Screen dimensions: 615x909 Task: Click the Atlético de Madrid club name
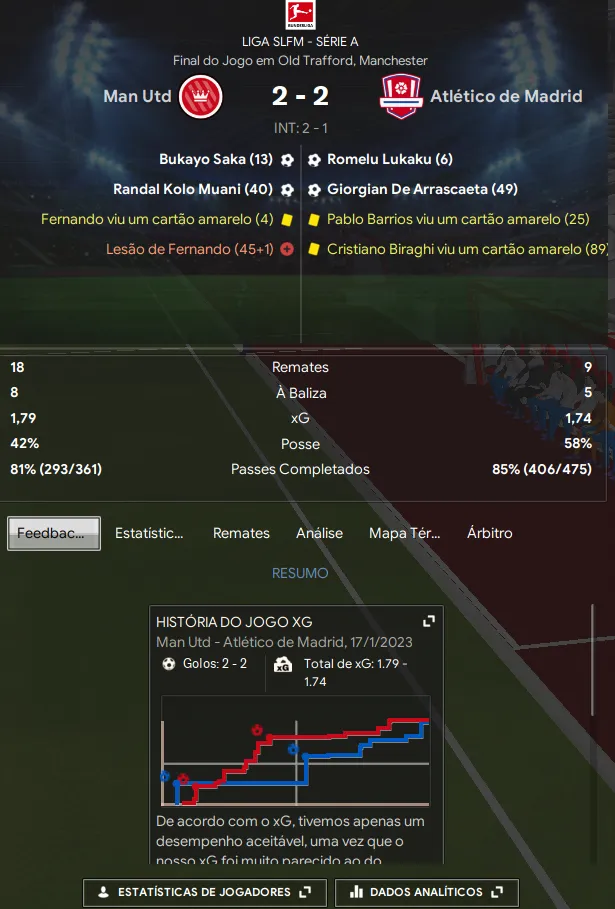(x=506, y=97)
